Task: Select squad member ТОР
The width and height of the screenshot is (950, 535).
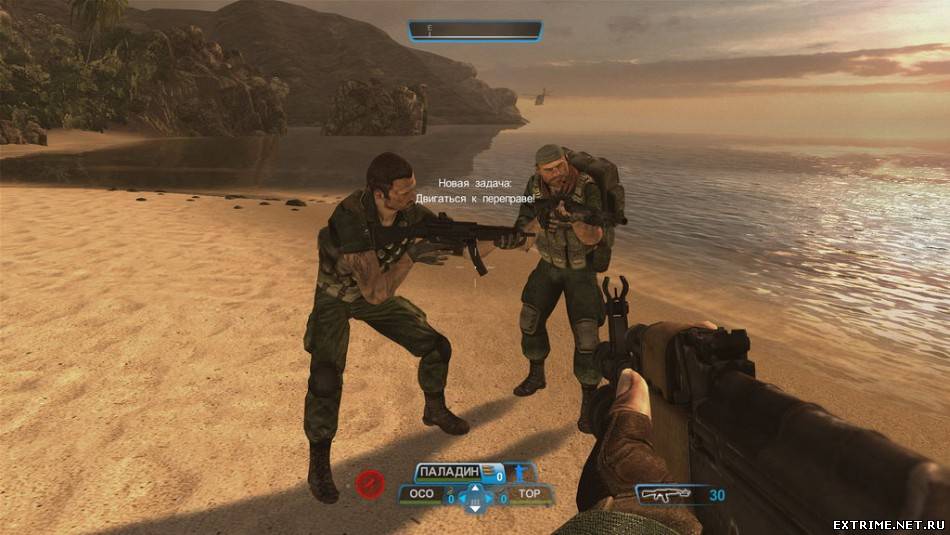Action: (529, 494)
